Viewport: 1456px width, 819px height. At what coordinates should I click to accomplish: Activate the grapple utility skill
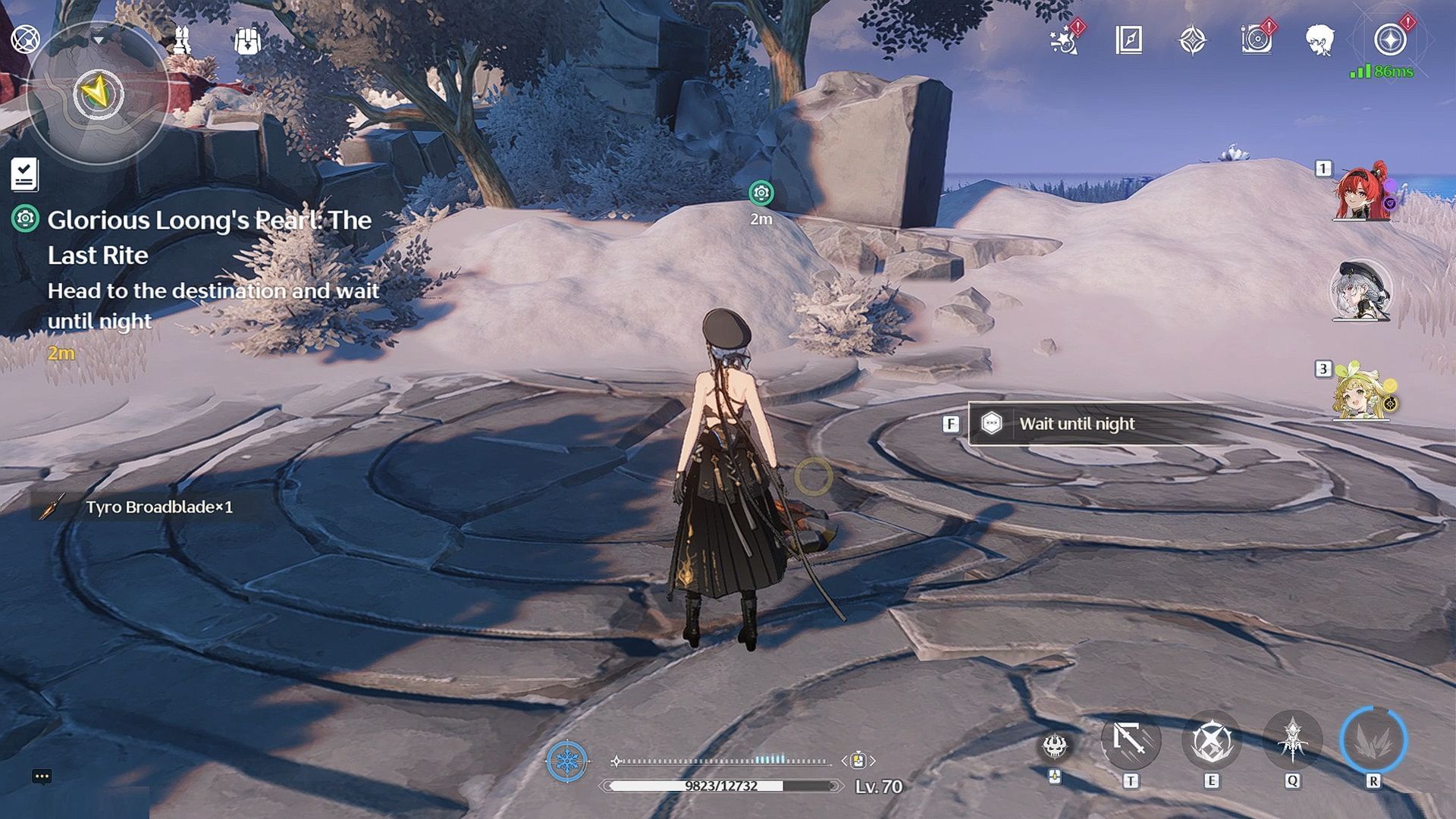tap(1131, 741)
